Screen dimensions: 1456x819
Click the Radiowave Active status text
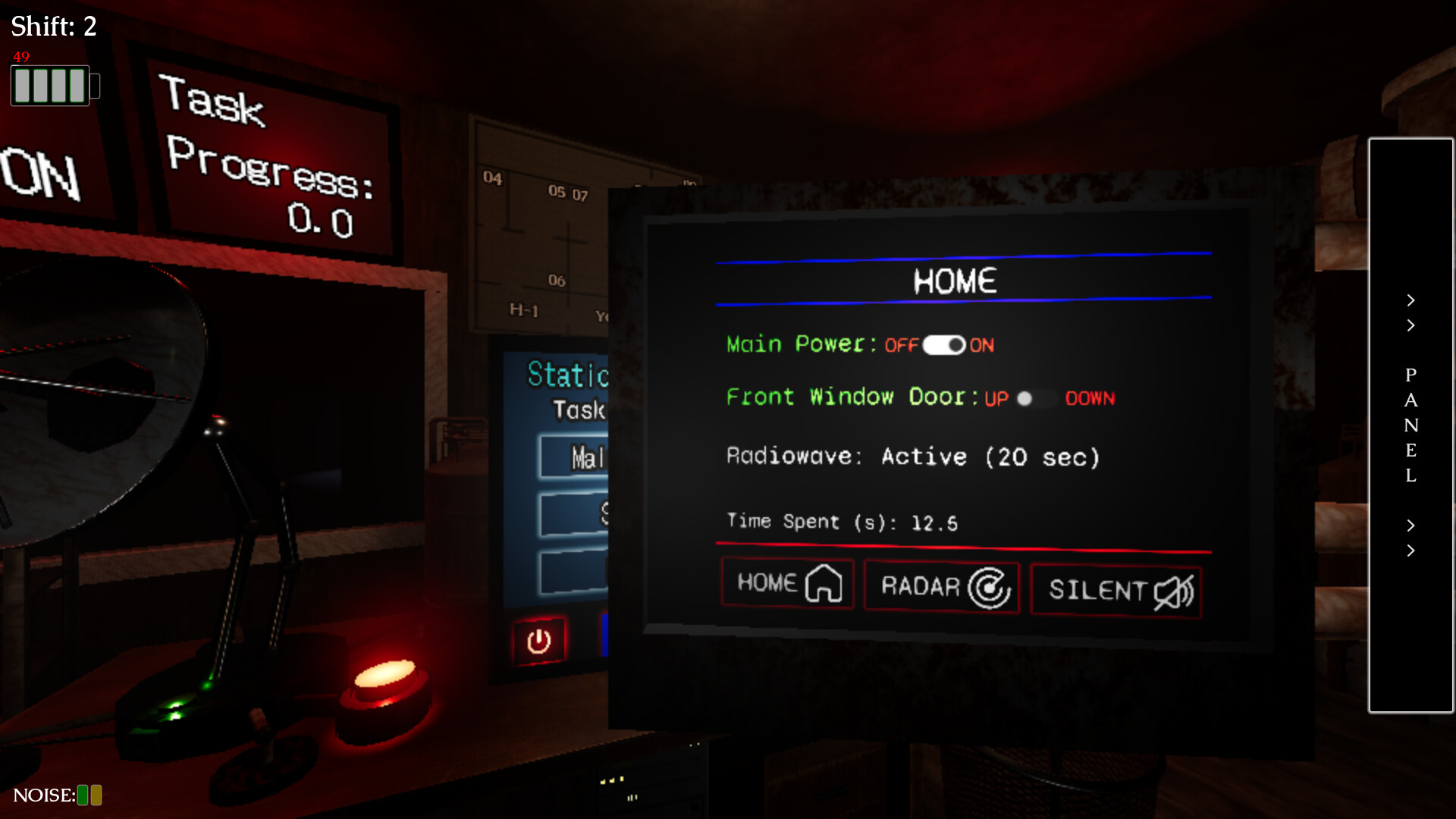[x=913, y=457]
